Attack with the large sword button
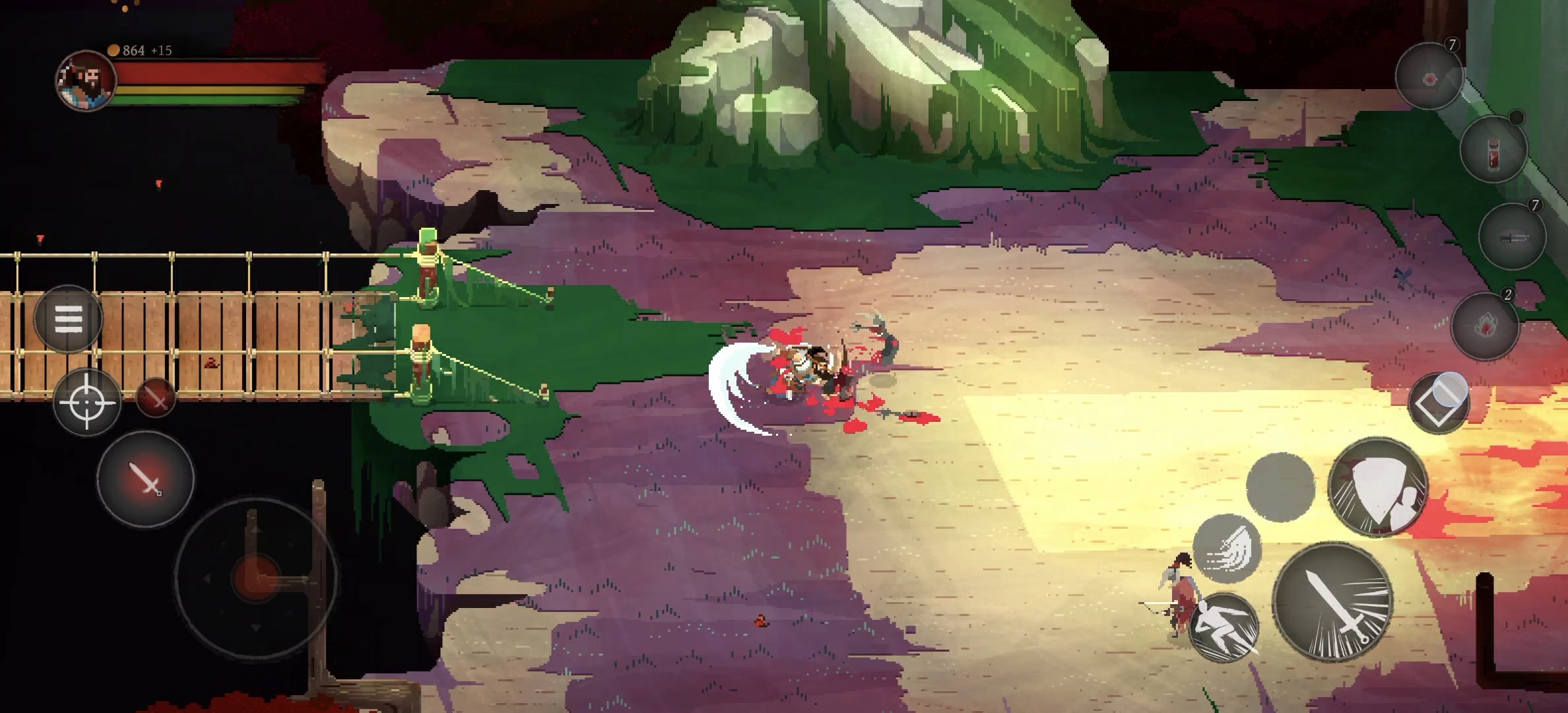 (x=1332, y=601)
